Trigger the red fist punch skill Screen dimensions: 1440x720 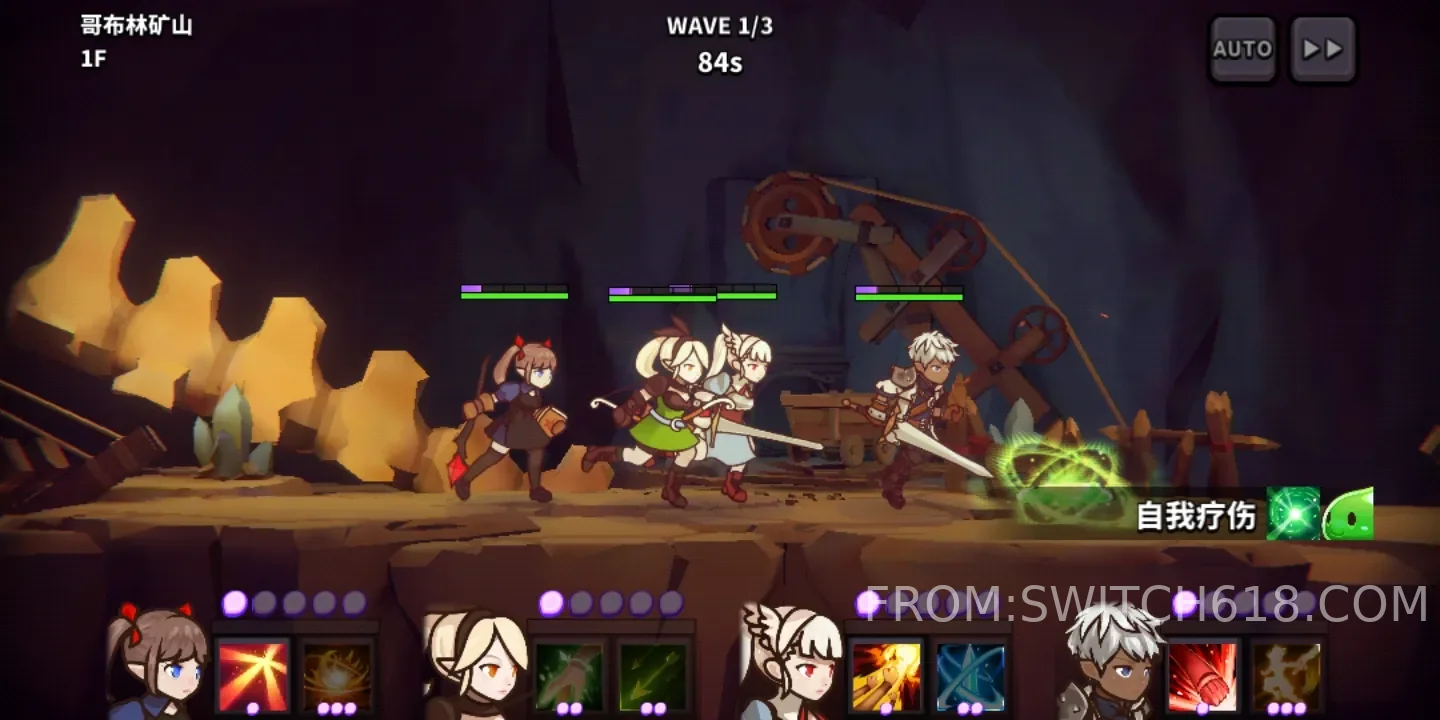click(x=1202, y=676)
